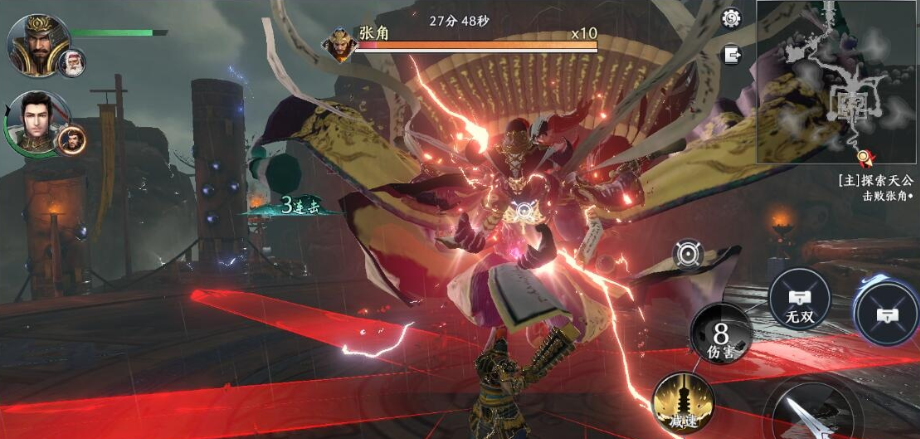The height and width of the screenshot is (439, 920).
Task: Use the 减速 slow pagoda skill
Action: coord(682,405)
